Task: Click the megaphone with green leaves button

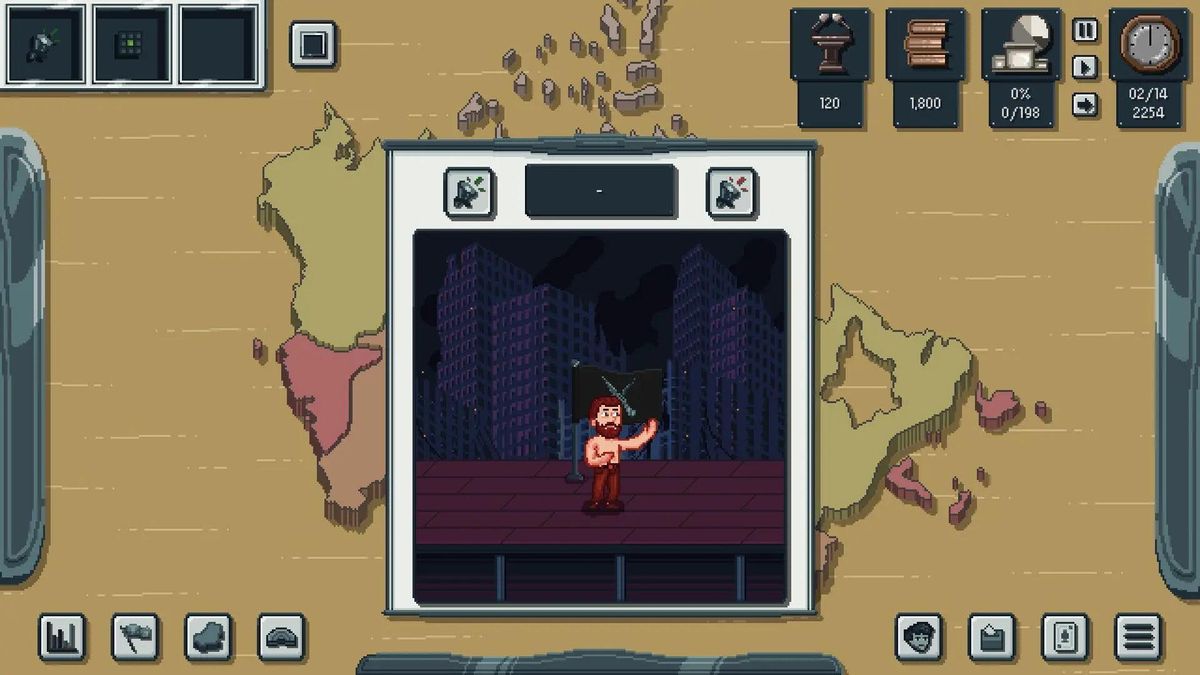Action: pos(468,192)
